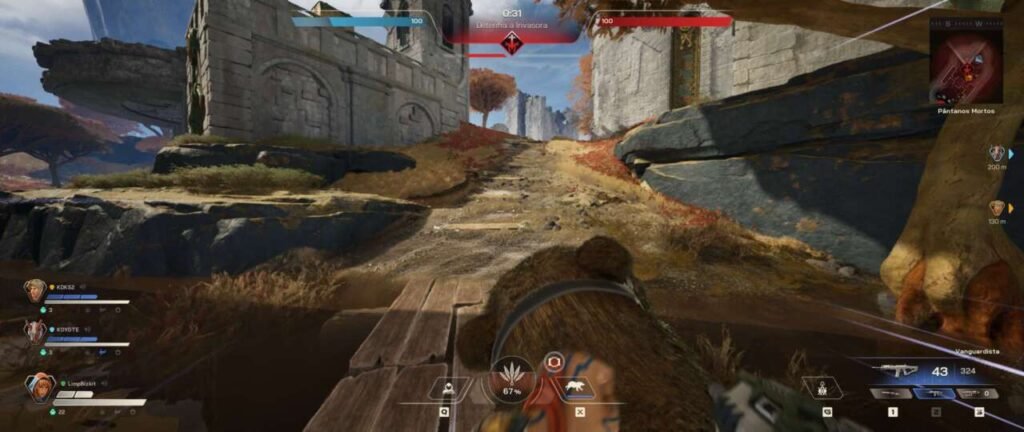Click the hexagon status icon above beast ability
Screen dimensions: 1024x432
(553, 363)
